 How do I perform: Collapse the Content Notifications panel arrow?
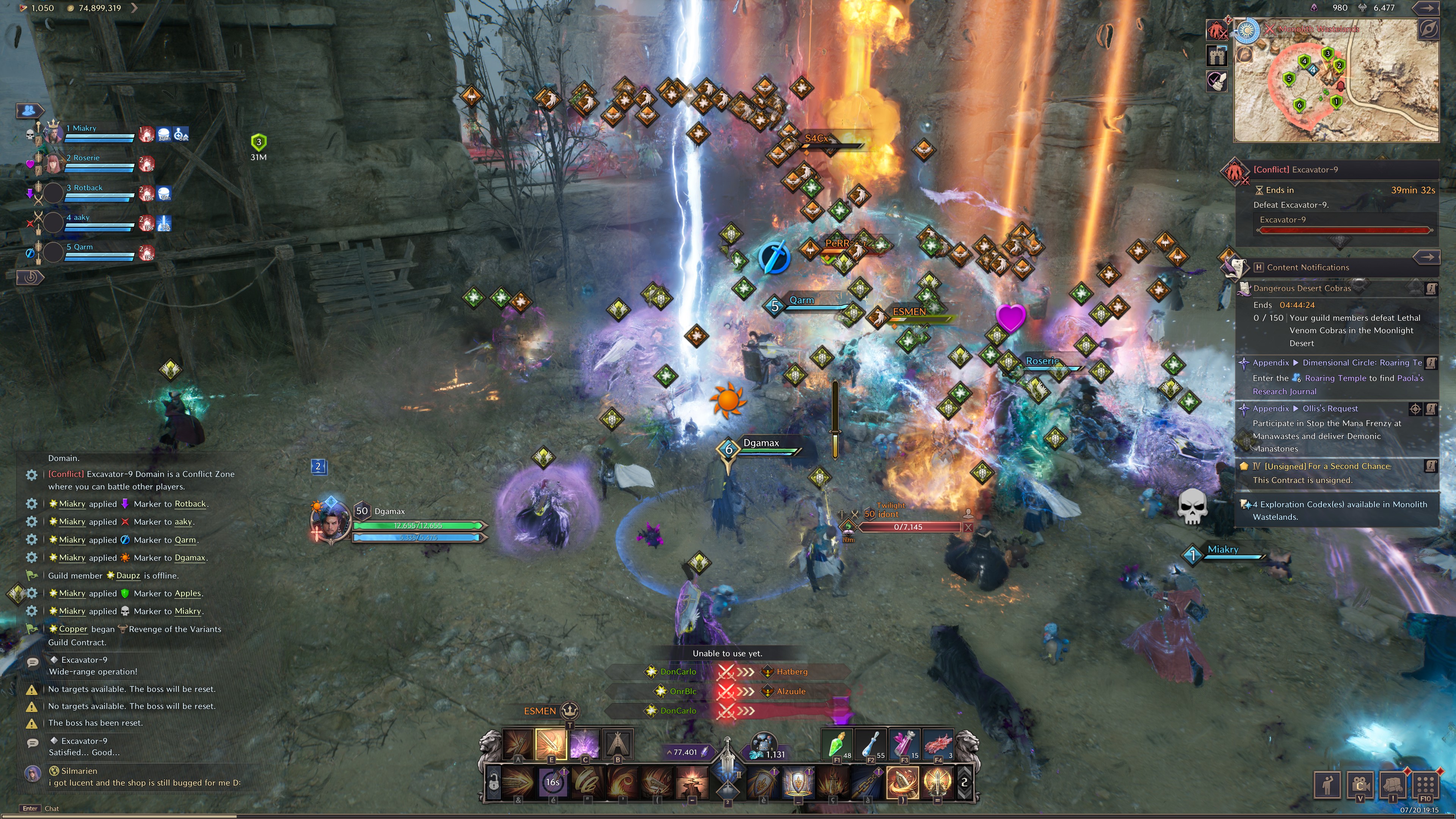[1426, 257]
